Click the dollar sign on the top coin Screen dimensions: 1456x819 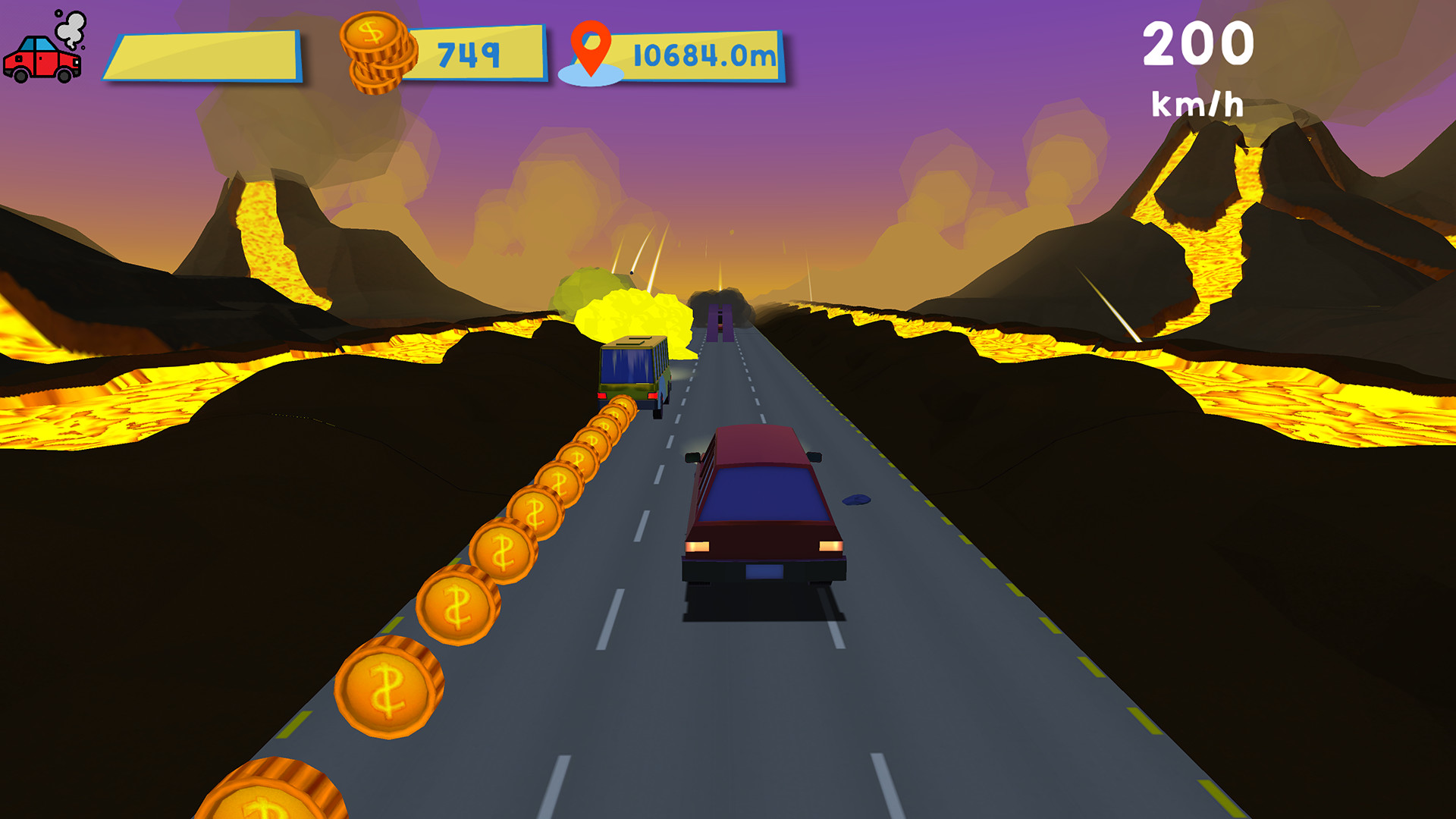click(371, 33)
